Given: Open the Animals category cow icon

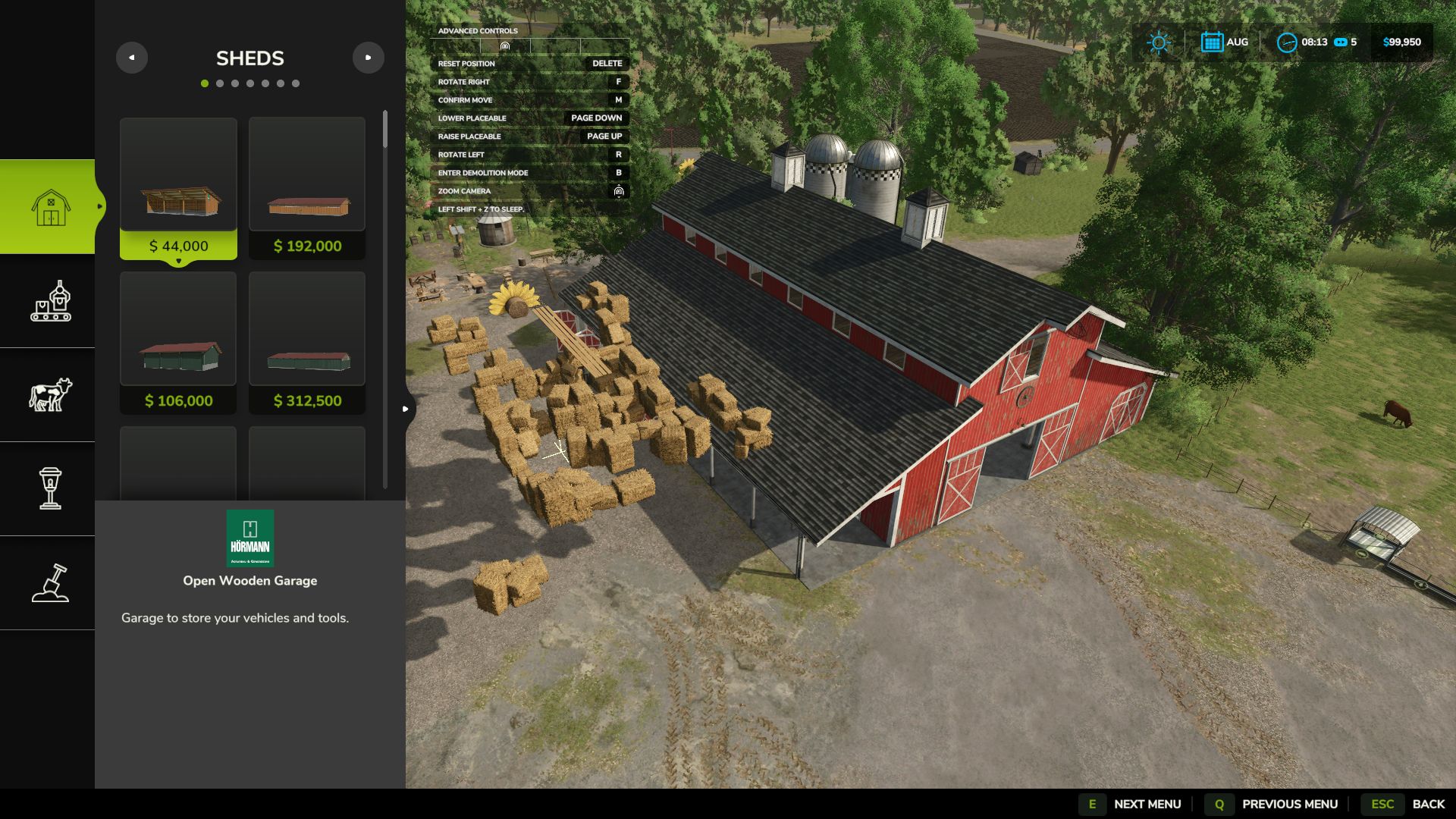Looking at the screenshot, I should [51, 393].
